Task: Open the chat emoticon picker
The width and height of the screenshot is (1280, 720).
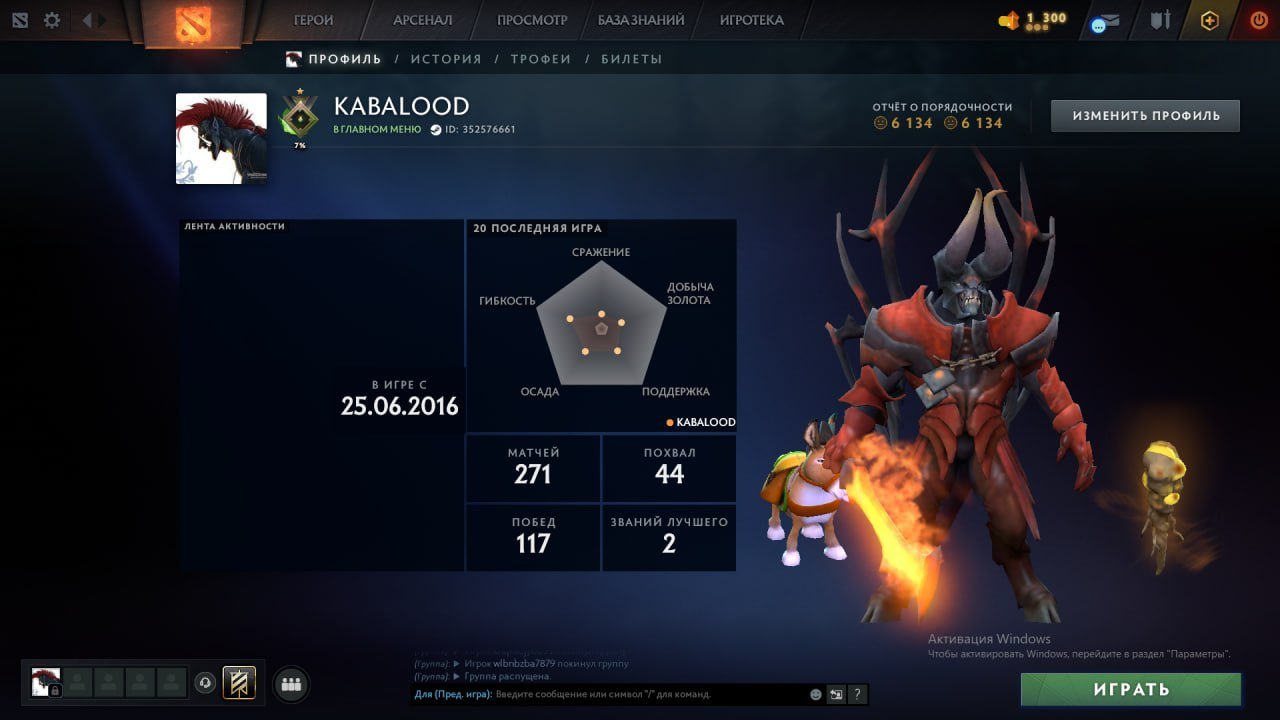Action: (x=816, y=694)
